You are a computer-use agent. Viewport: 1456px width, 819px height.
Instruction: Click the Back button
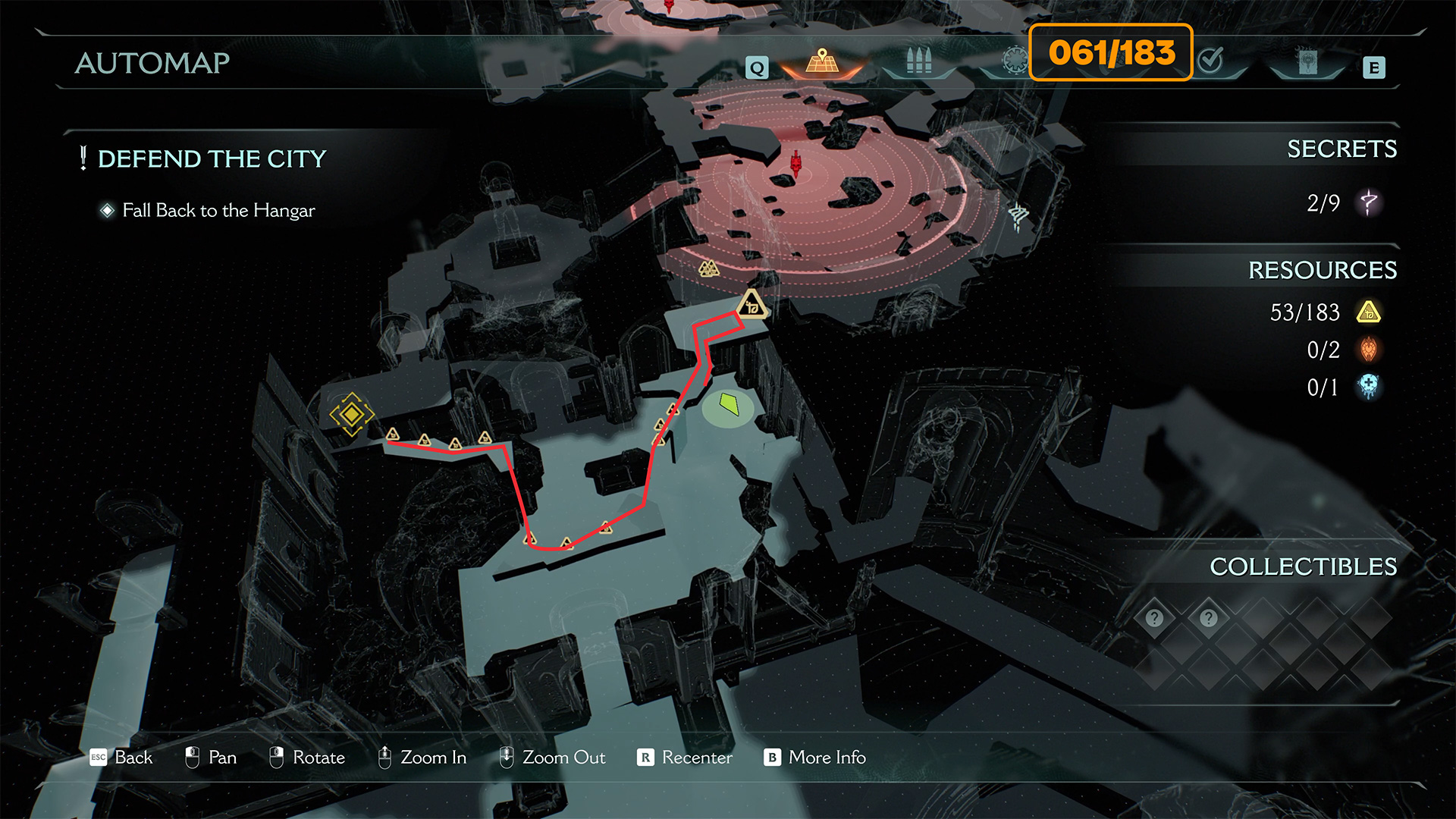[121, 758]
